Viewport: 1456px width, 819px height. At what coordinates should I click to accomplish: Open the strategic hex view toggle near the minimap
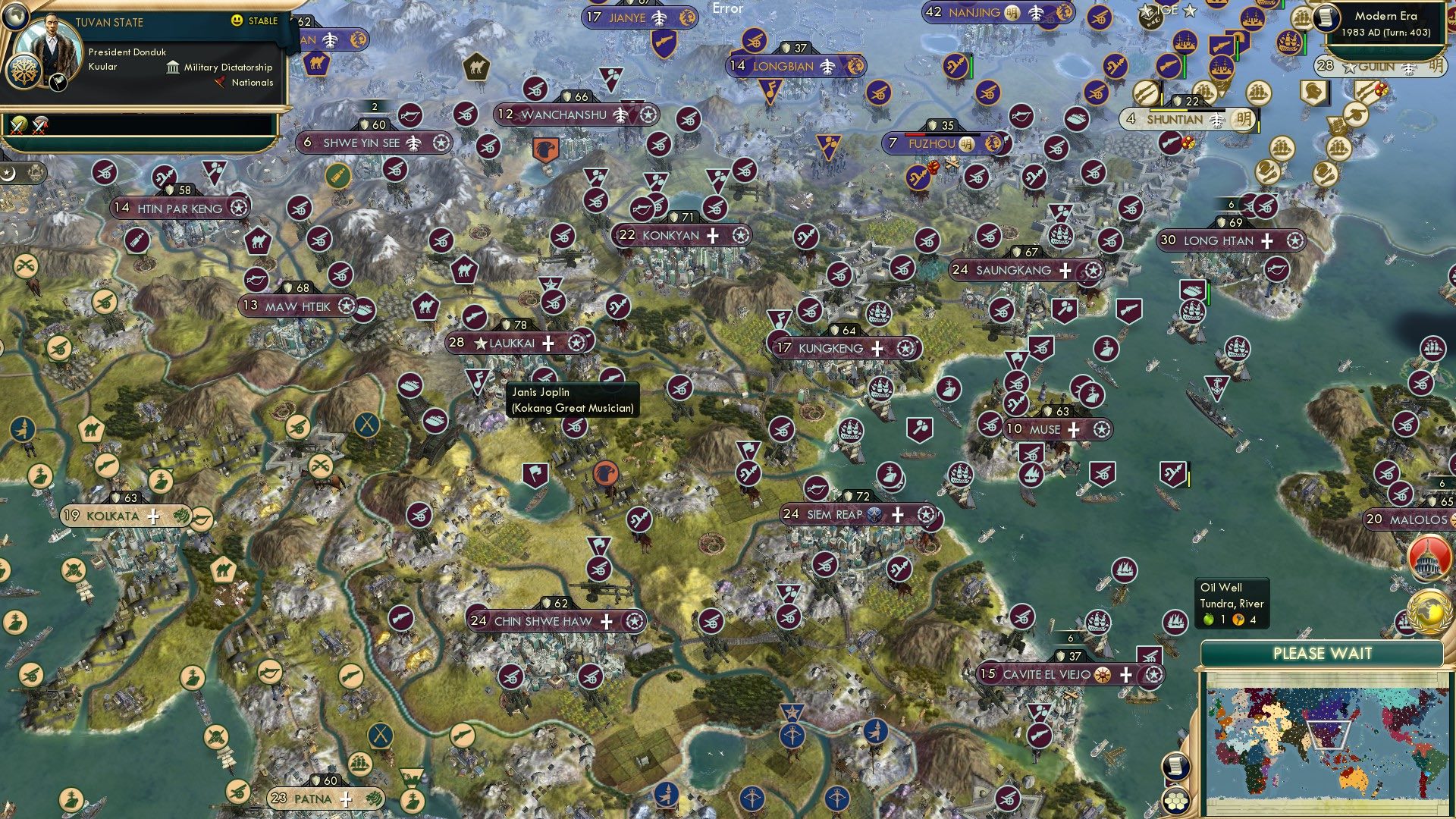pyautogui.click(x=1176, y=801)
